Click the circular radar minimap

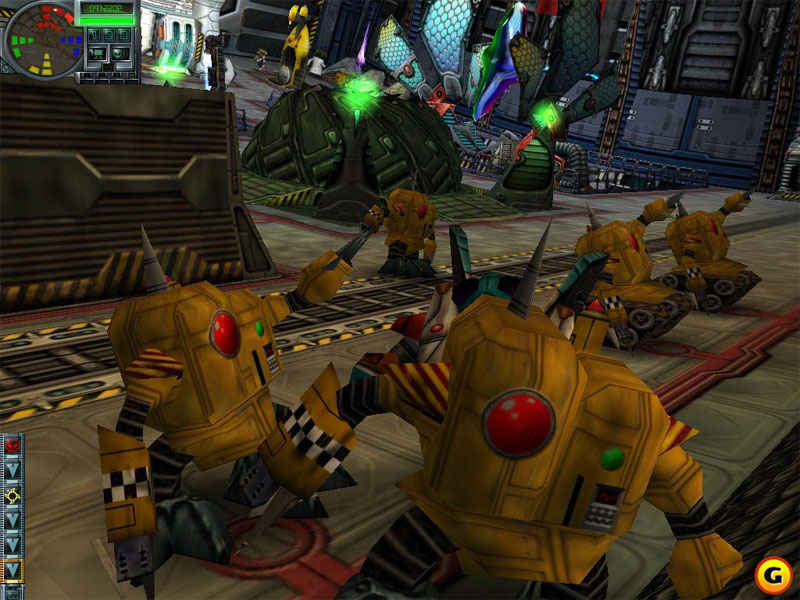[x=44, y=40]
